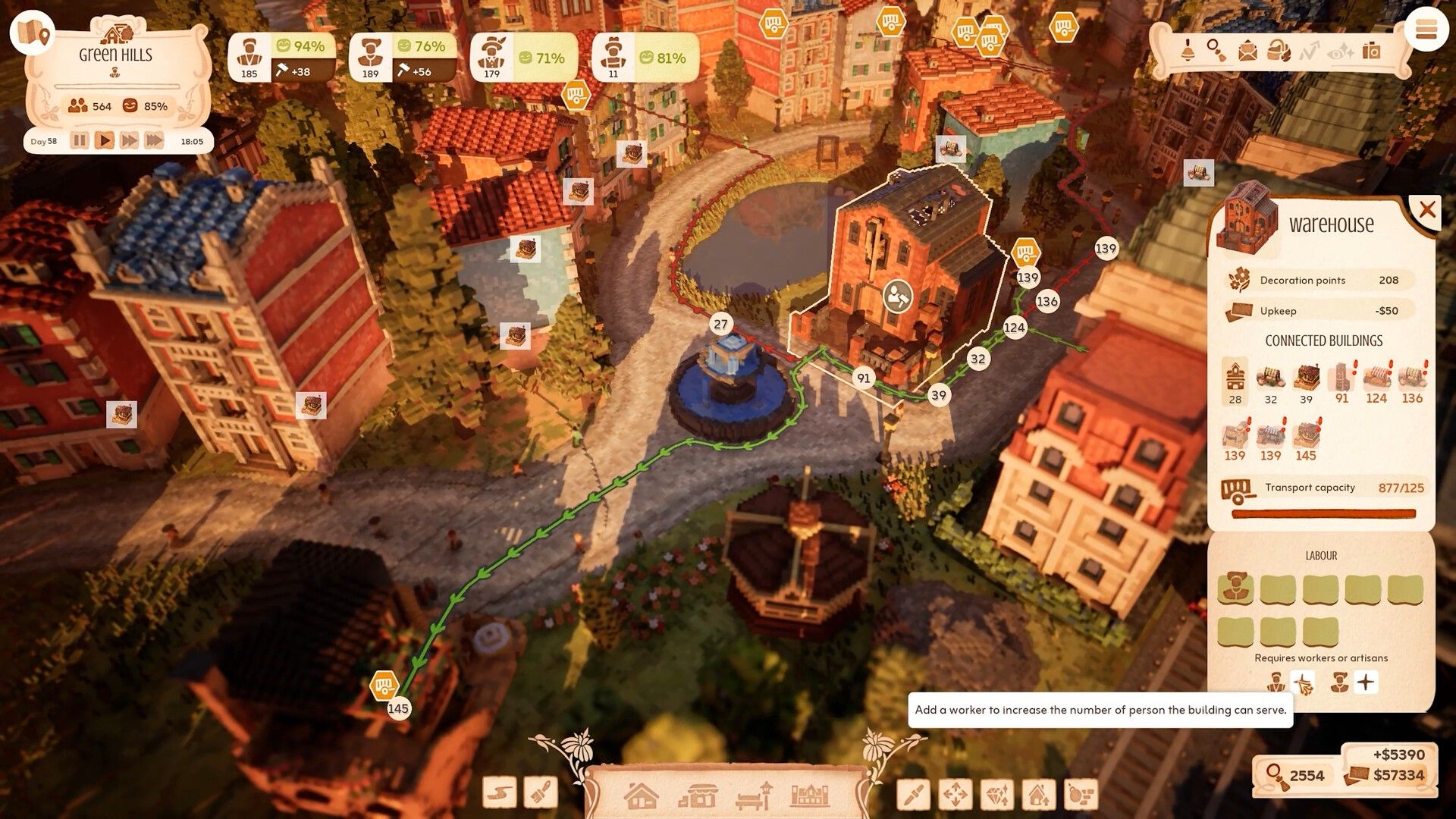1456x819 pixels.
Task: Click the transport capacity progress bar
Action: pos(1323,513)
